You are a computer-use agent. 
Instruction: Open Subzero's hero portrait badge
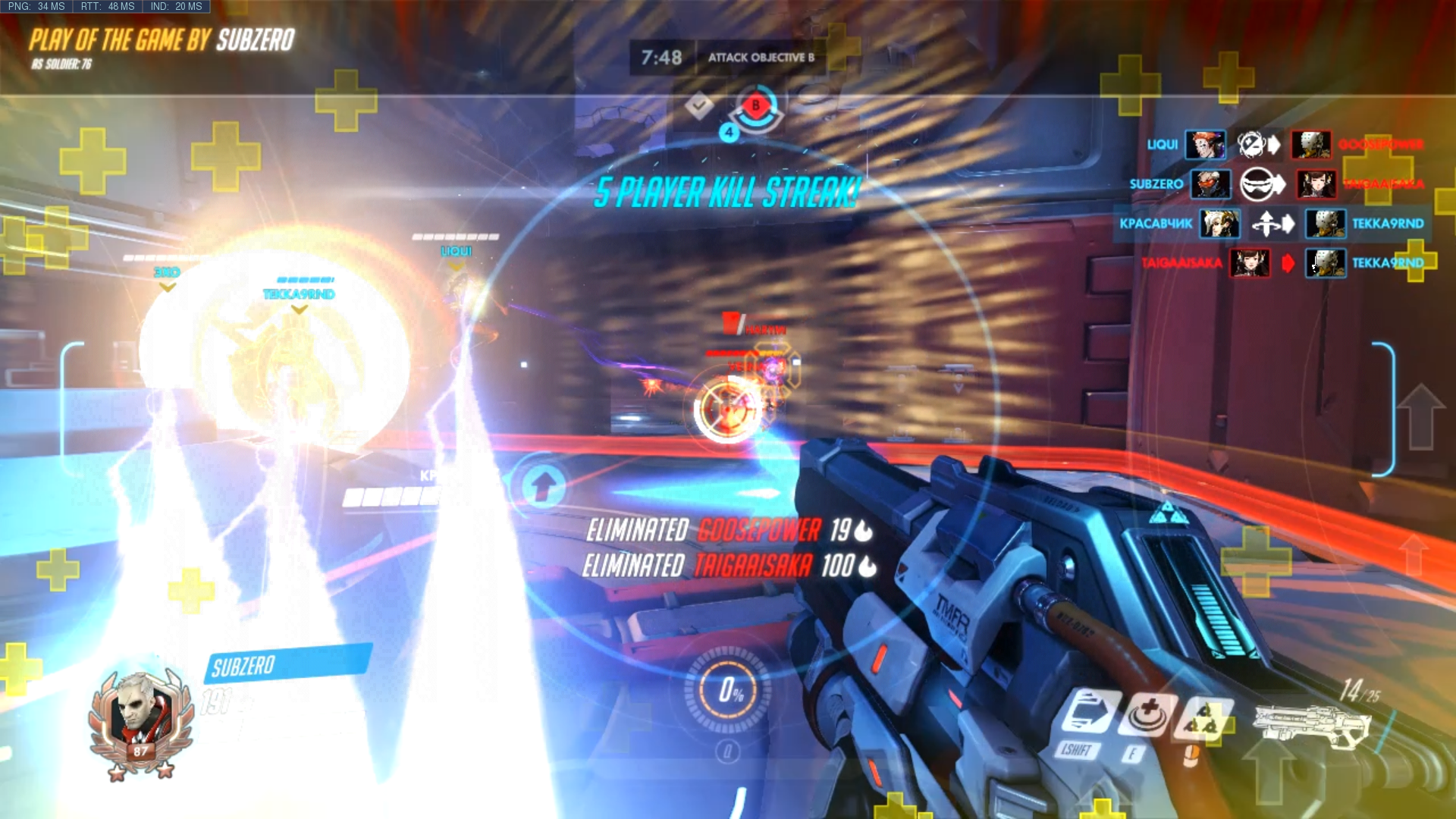(x=141, y=722)
